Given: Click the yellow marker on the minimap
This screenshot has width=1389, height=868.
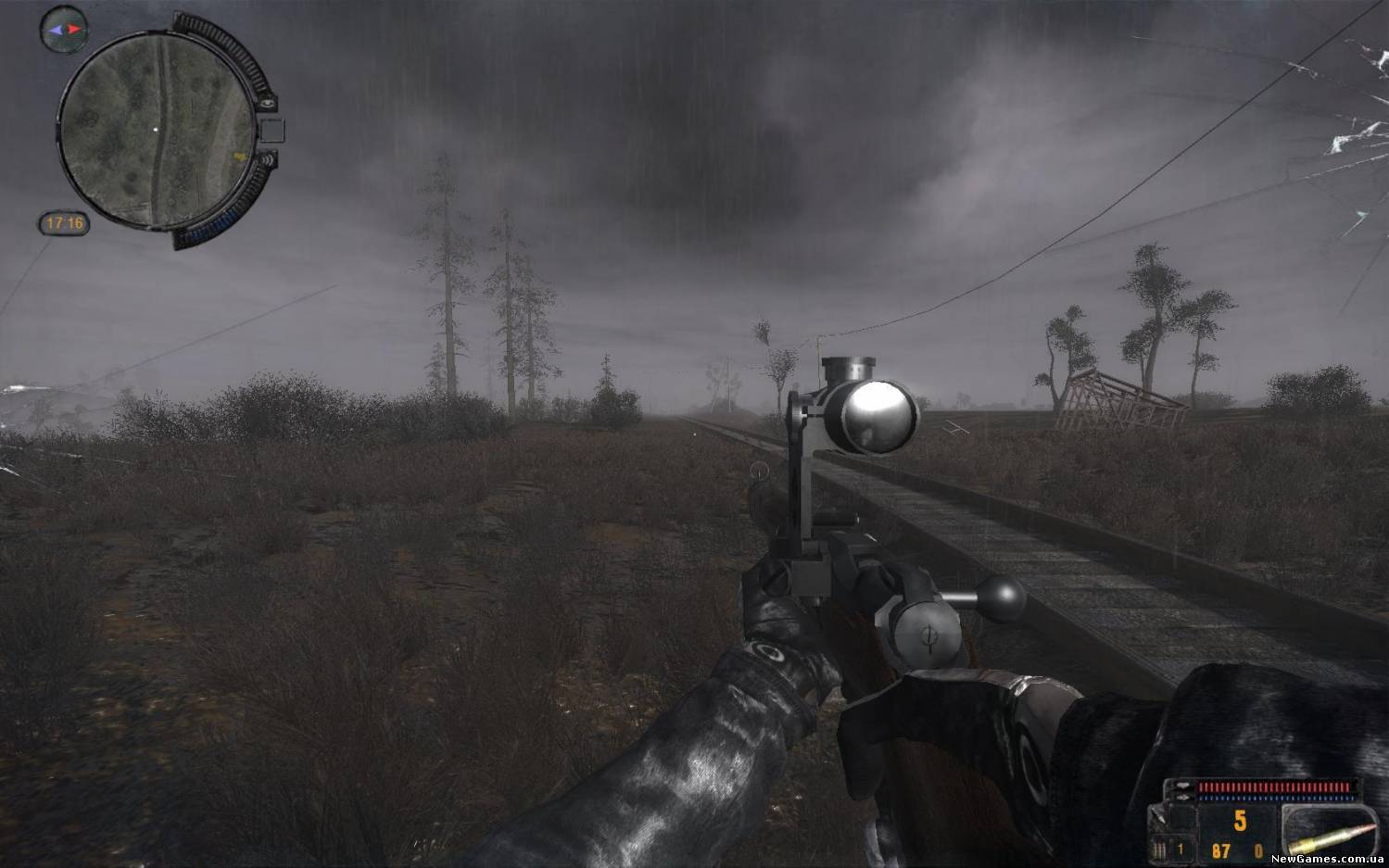Looking at the screenshot, I should 242,156.
